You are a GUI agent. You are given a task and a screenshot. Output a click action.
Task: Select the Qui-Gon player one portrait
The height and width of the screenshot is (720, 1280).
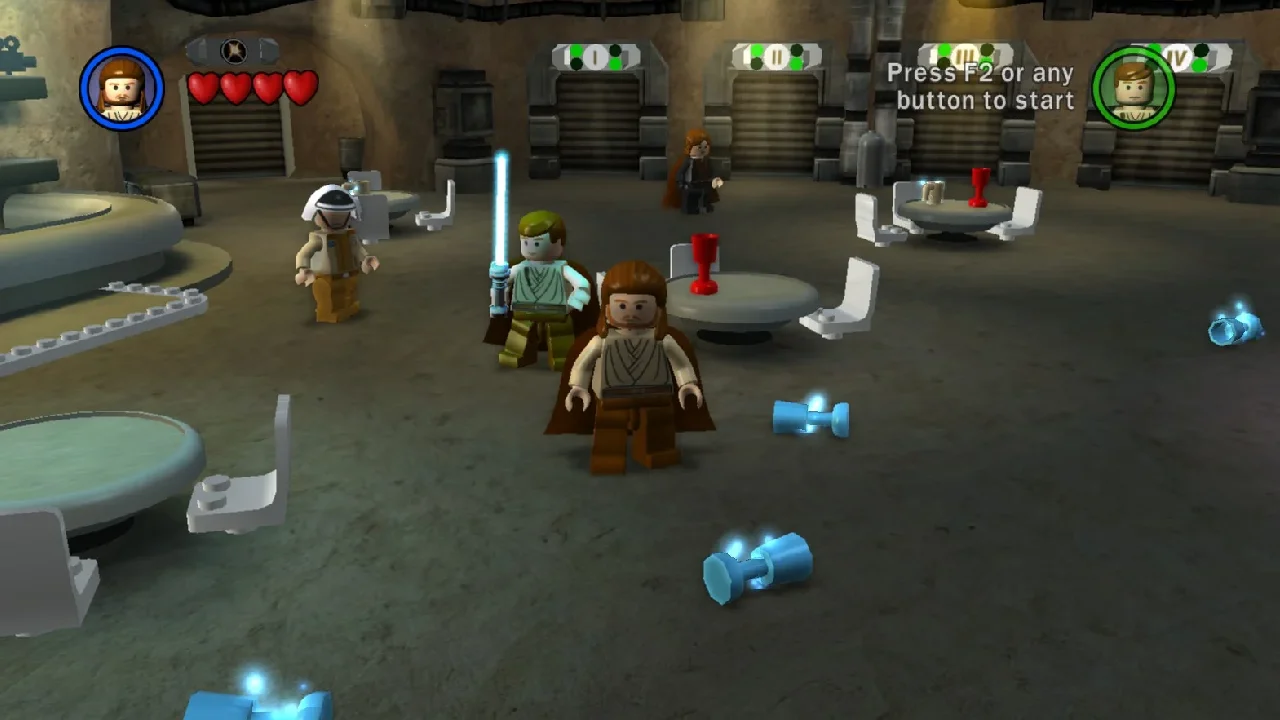(x=122, y=88)
